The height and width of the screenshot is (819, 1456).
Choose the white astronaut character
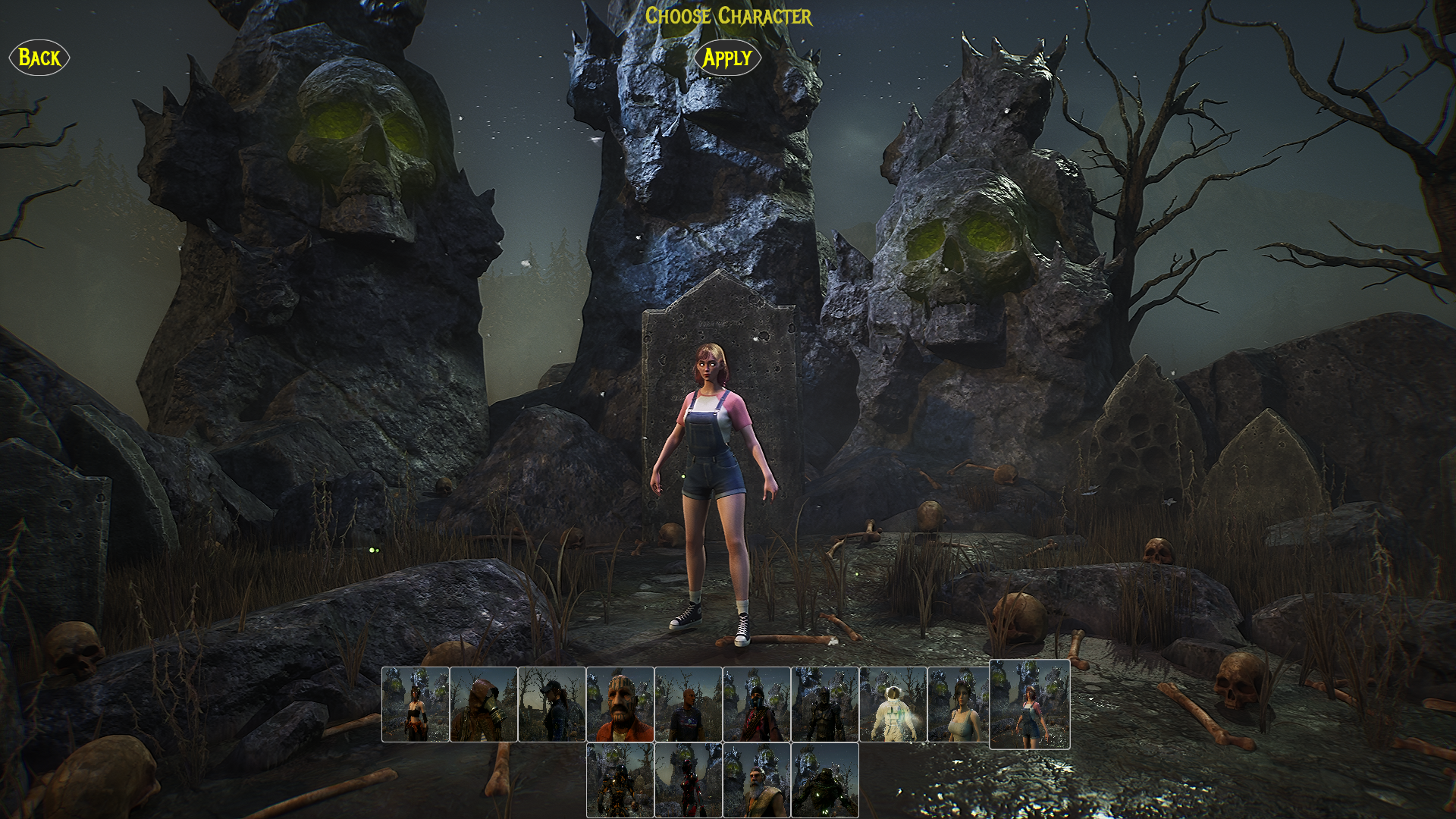coord(893,704)
